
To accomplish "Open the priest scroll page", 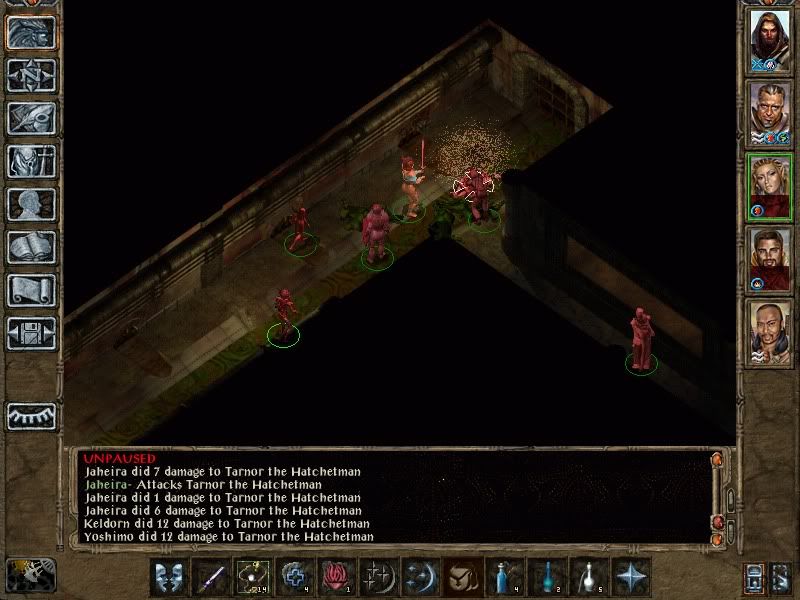I will [x=31, y=290].
